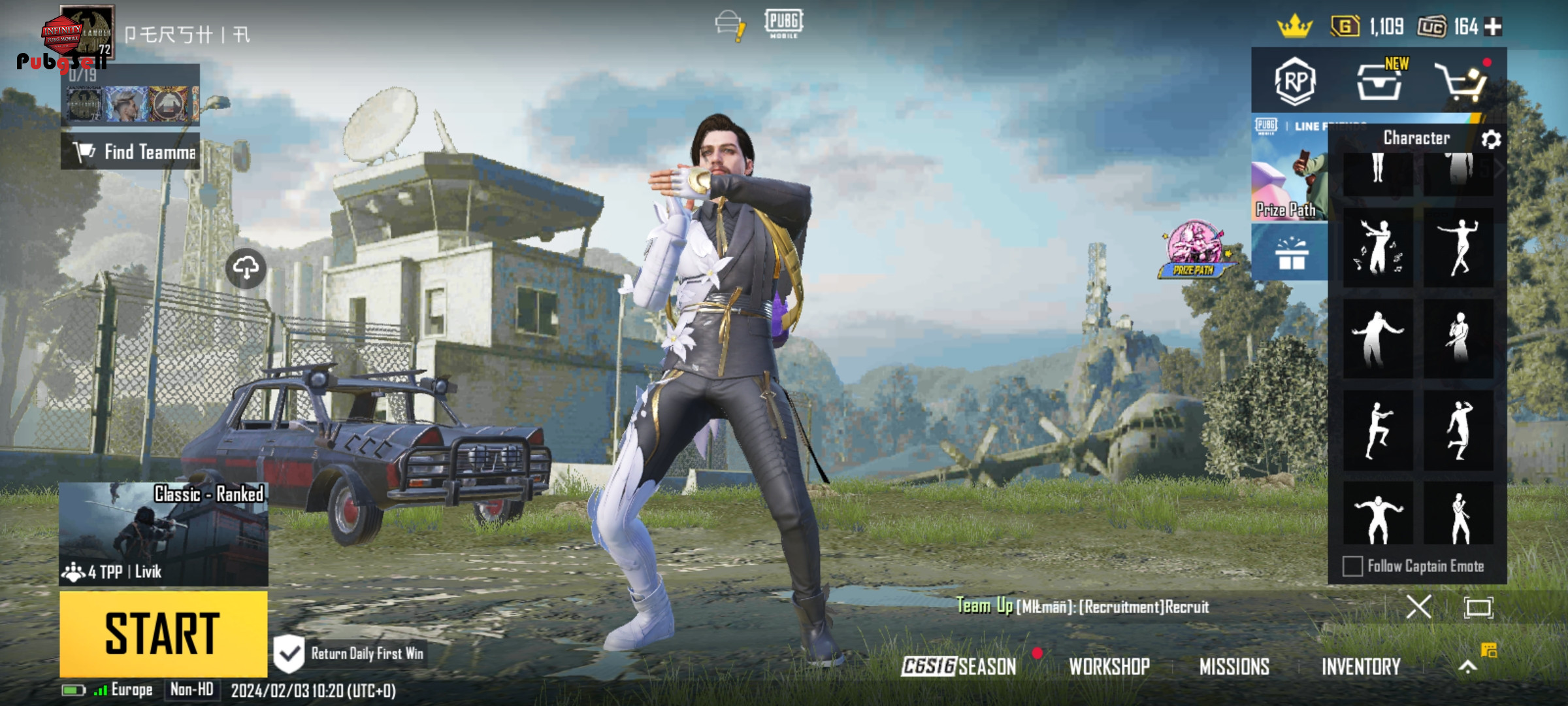The image size is (1568, 706).
Task: Tap the yellow START button
Action: pyautogui.click(x=163, y=633)
